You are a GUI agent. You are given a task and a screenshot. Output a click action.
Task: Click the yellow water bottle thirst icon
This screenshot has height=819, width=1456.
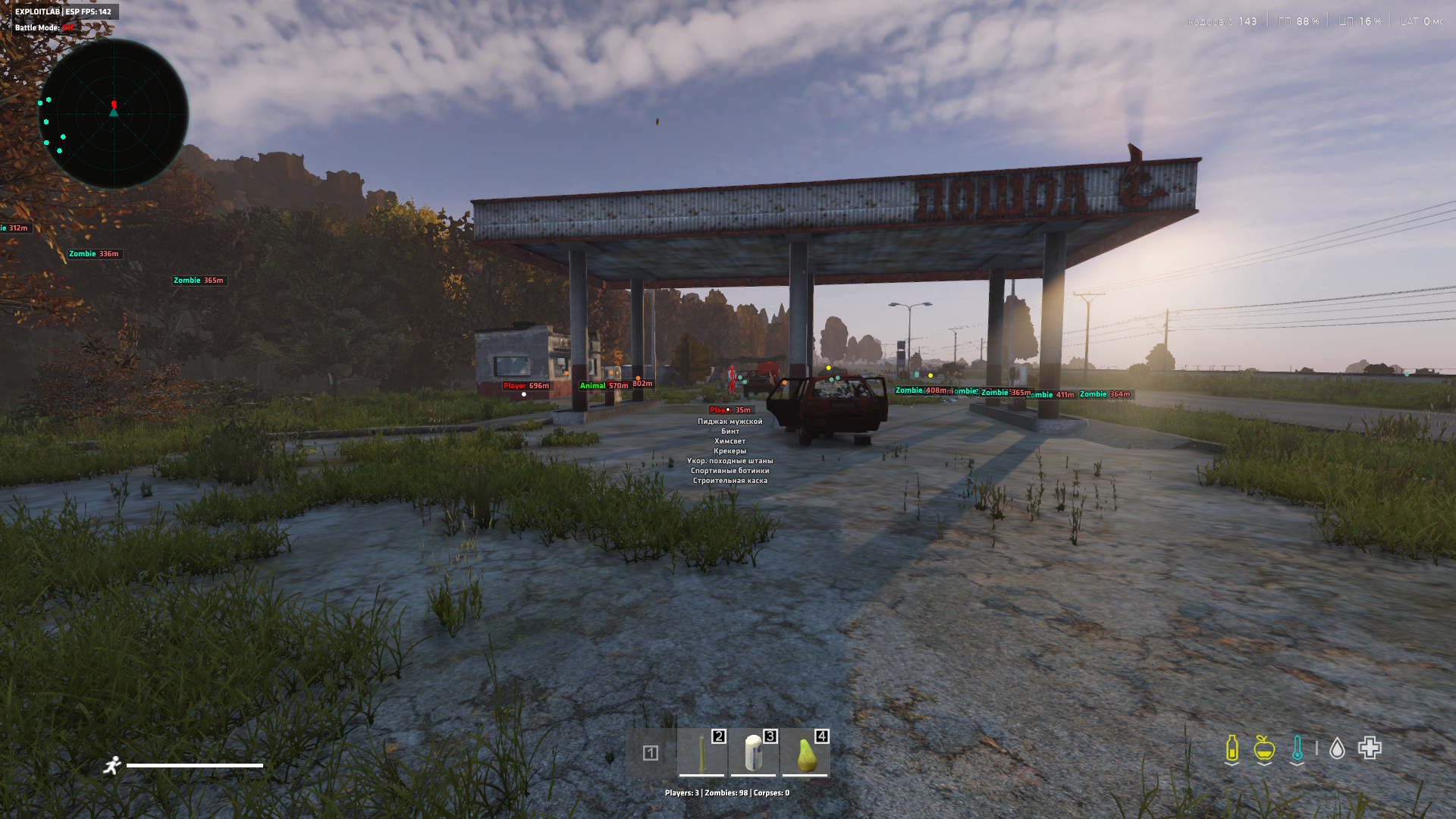pos(1232,748)
